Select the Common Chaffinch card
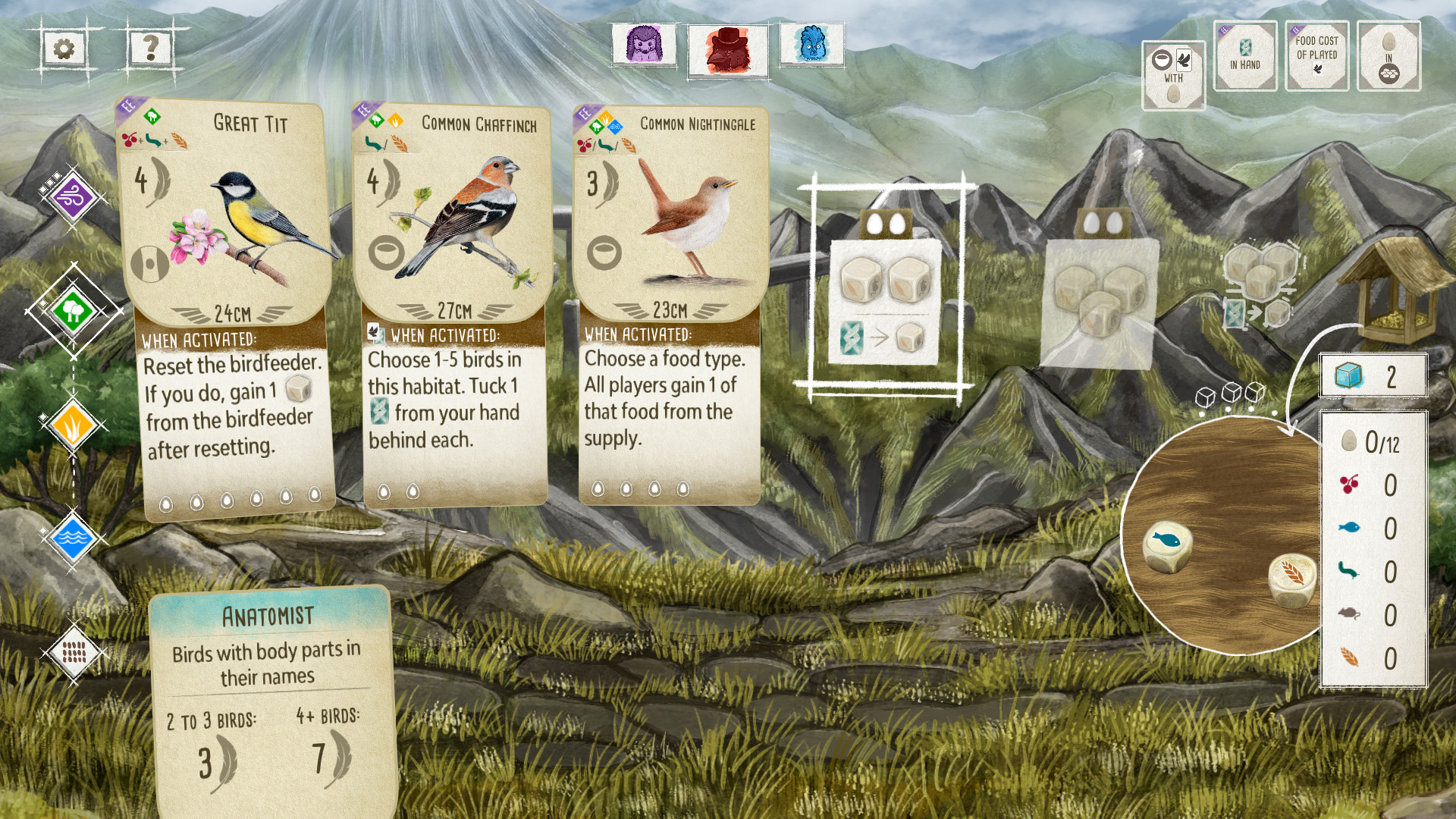The width and height of the screenshot is (1456, 819). pos(451,303)
